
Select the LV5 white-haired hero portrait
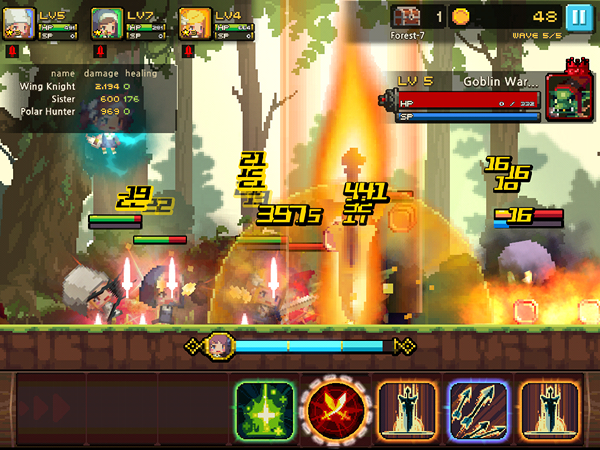pyautogui.click(x=20, y=23)
